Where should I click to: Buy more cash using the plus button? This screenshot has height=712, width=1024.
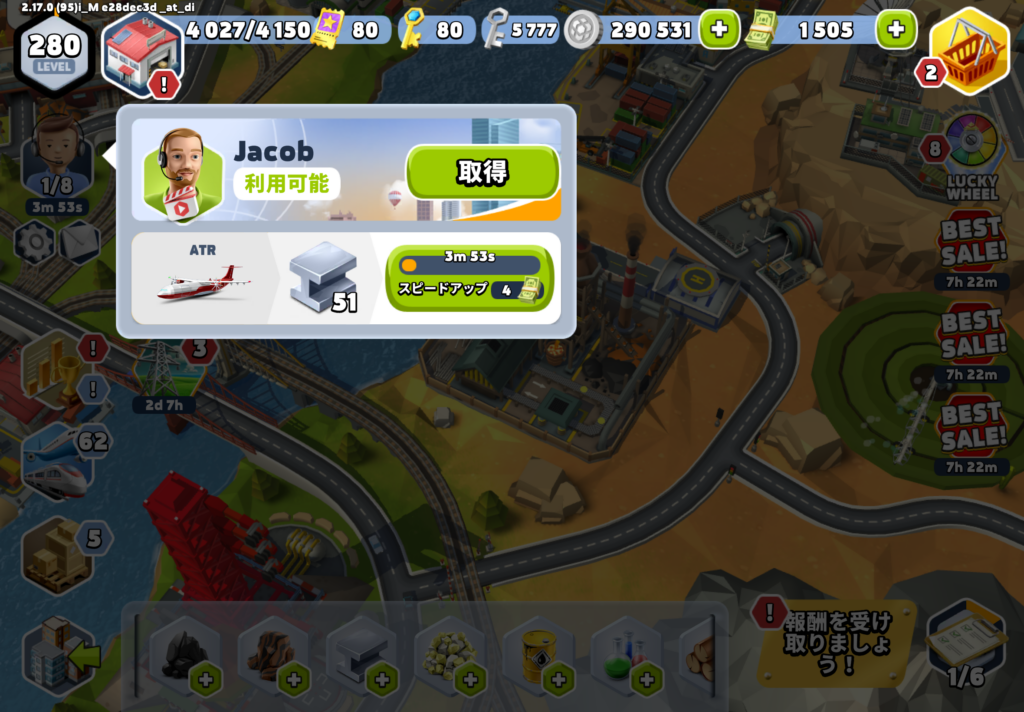point(895,30)
